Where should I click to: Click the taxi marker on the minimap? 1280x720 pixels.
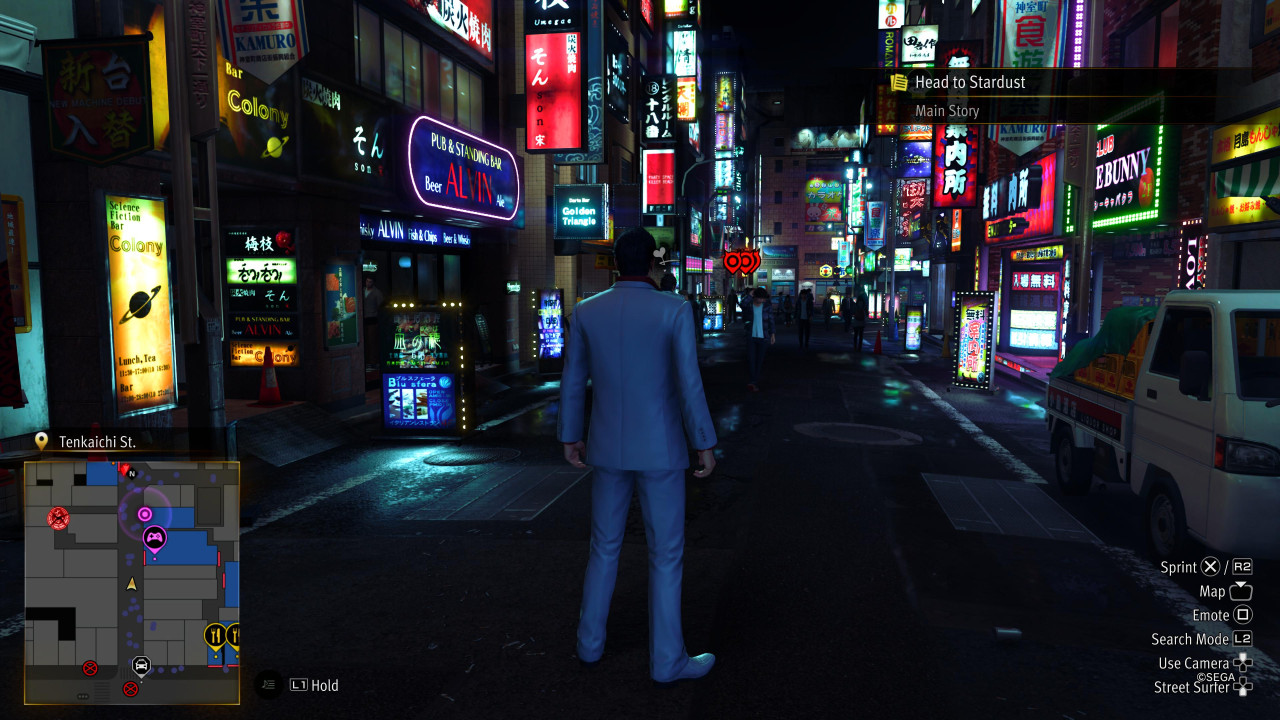coord(141,664)
